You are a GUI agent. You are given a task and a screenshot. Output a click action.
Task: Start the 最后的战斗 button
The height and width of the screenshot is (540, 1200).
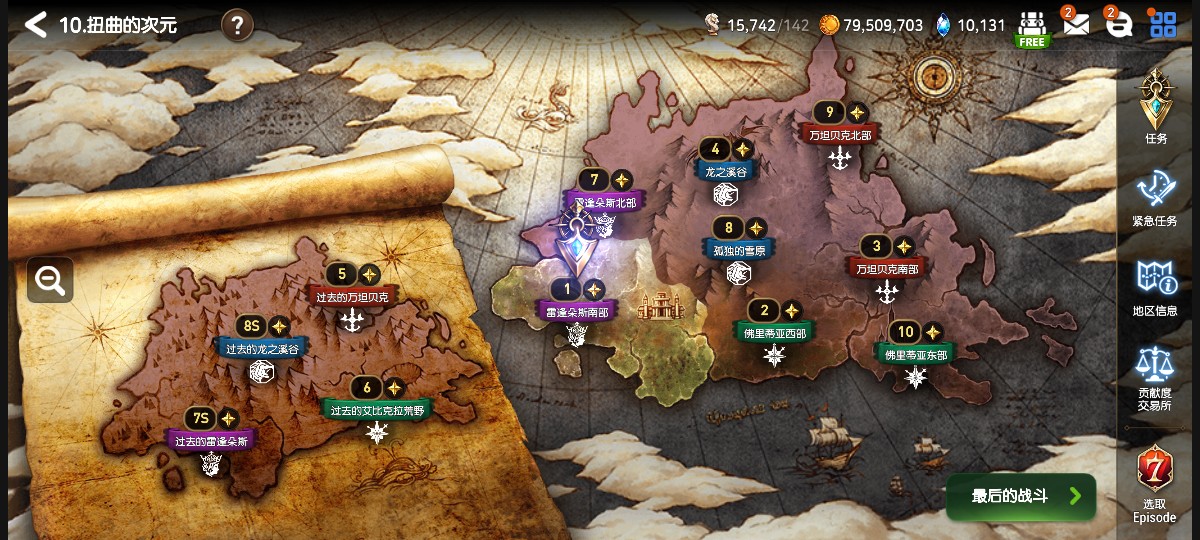coord(1021,496)
